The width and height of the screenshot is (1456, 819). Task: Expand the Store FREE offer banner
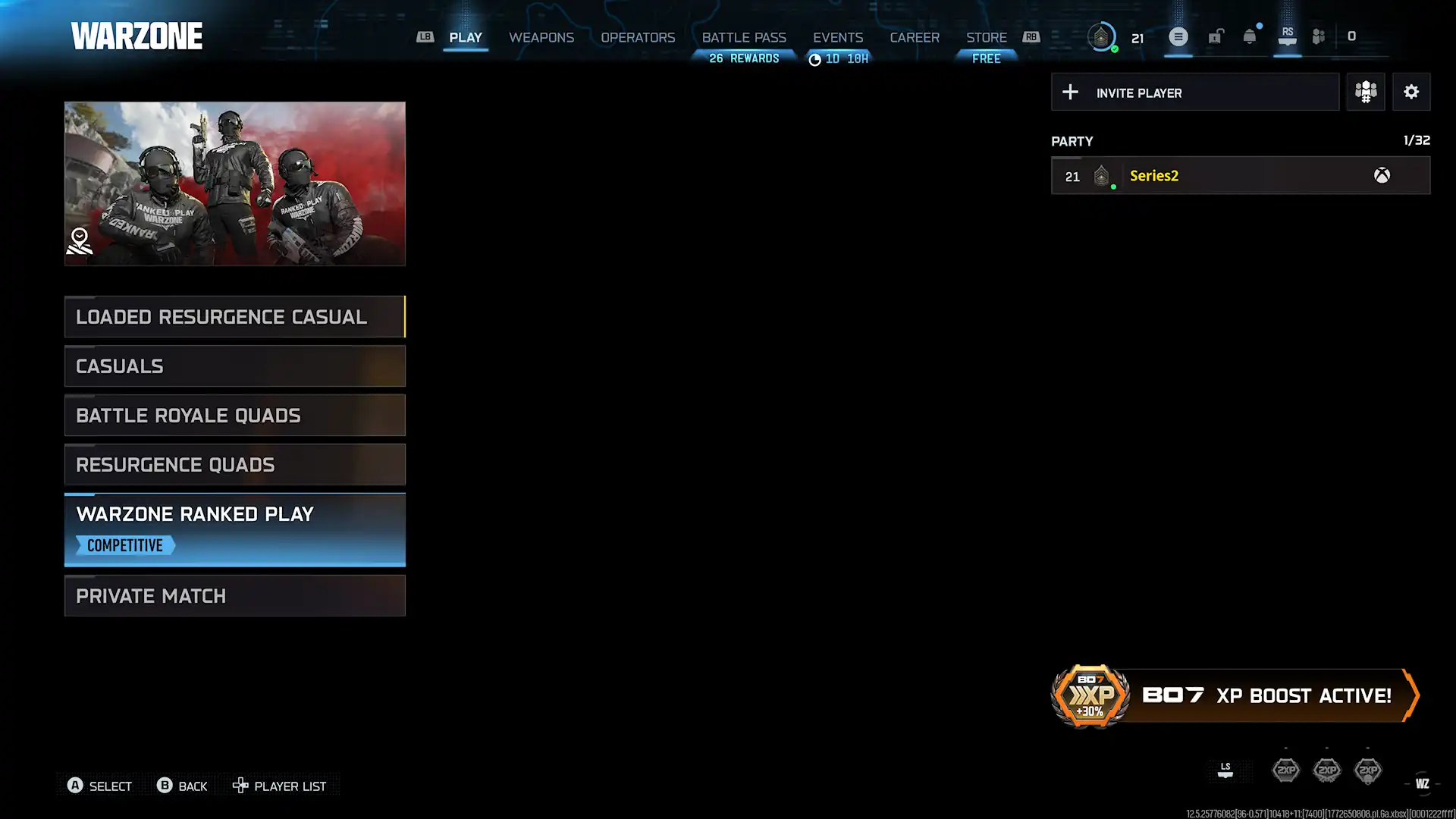pyautogui.click(x=986, y=58)
